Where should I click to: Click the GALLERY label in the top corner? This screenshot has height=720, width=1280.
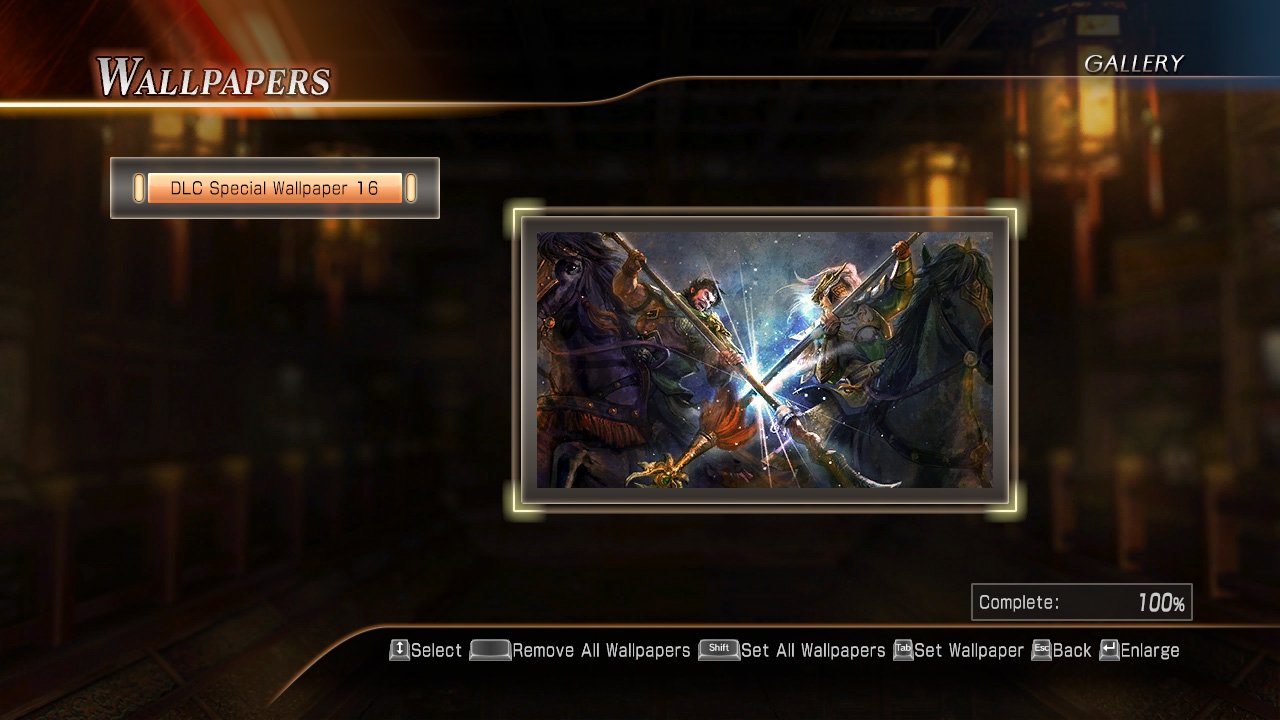click(1135, 63)
